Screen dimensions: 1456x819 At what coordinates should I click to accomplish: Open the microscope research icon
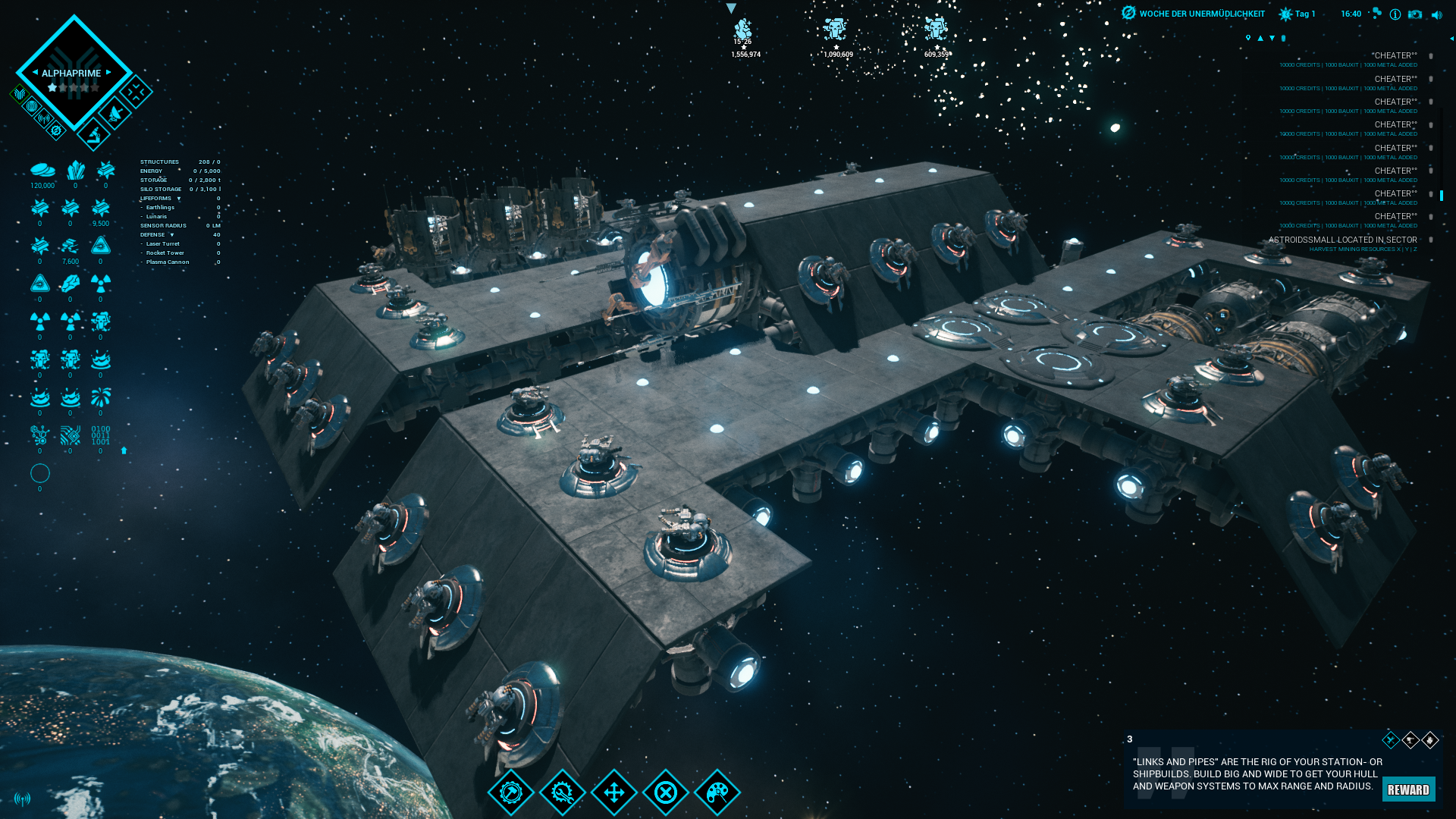point(94,135)
